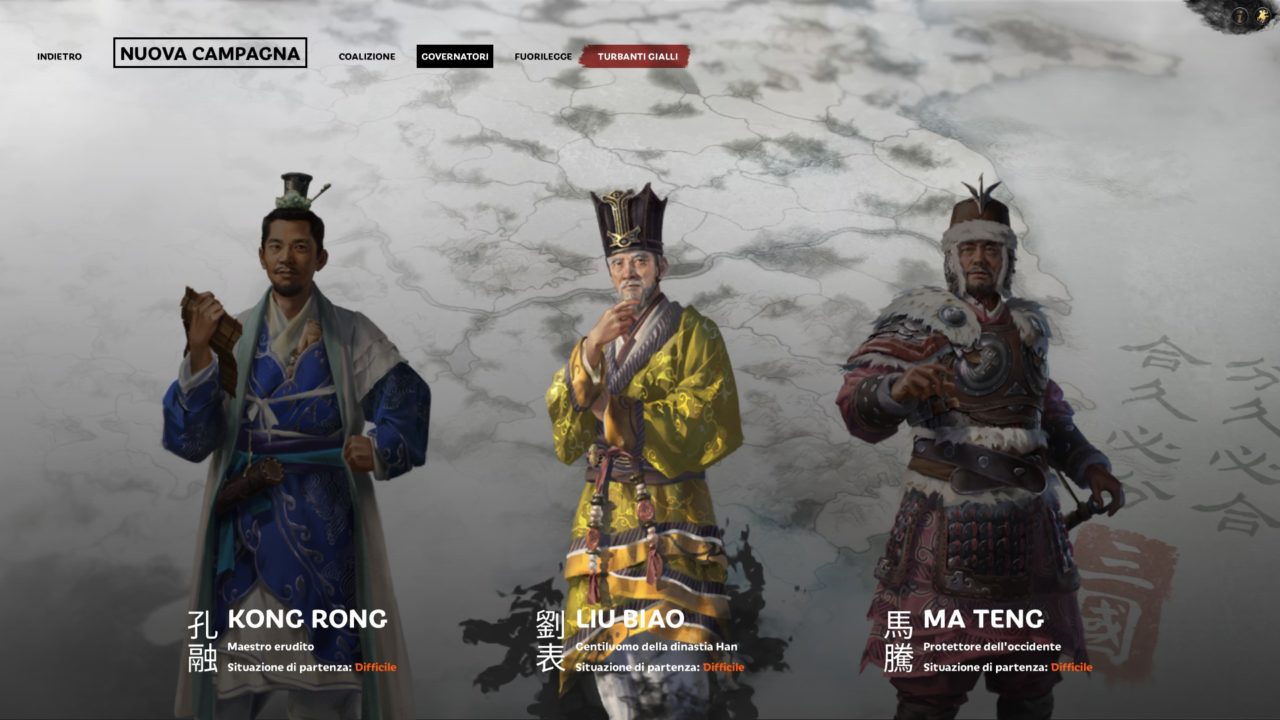Click the golden emblem icon beside info
Viewport: 1280px width, 720px height.
point(1262,15)
